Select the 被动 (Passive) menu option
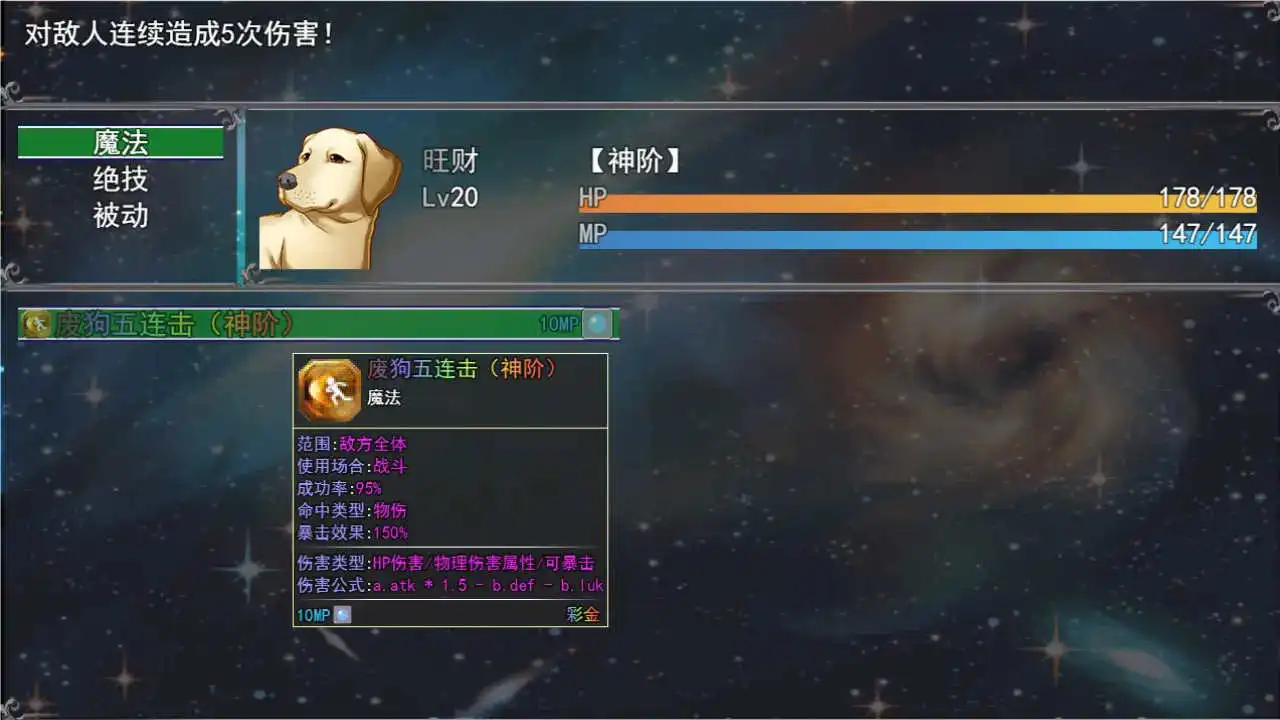This screenshot has height=720, width=1280. click(x=120, y=215)
